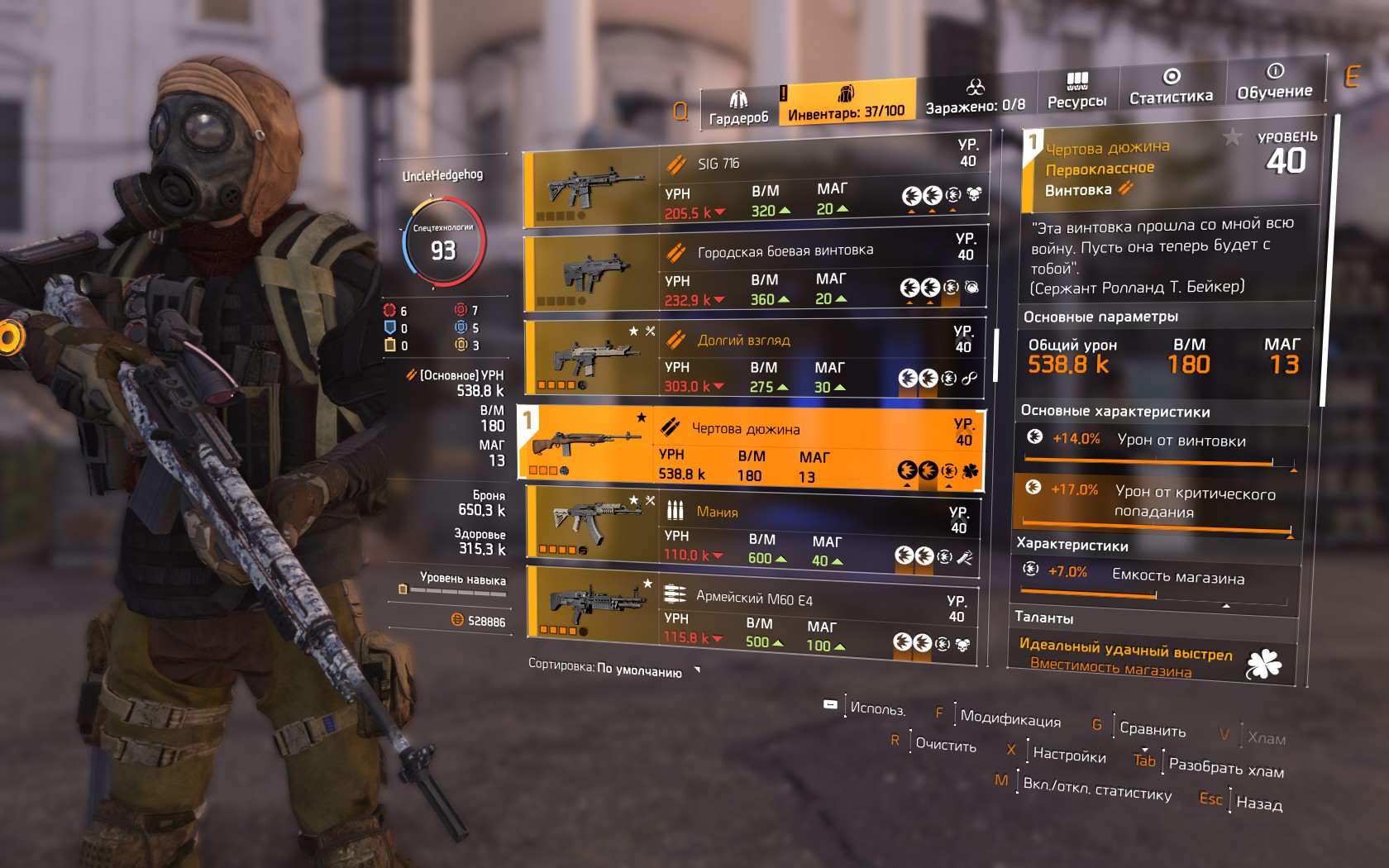1389x868 pixels.
Task: Switch to the Статистика tab
Action: 1171,87
